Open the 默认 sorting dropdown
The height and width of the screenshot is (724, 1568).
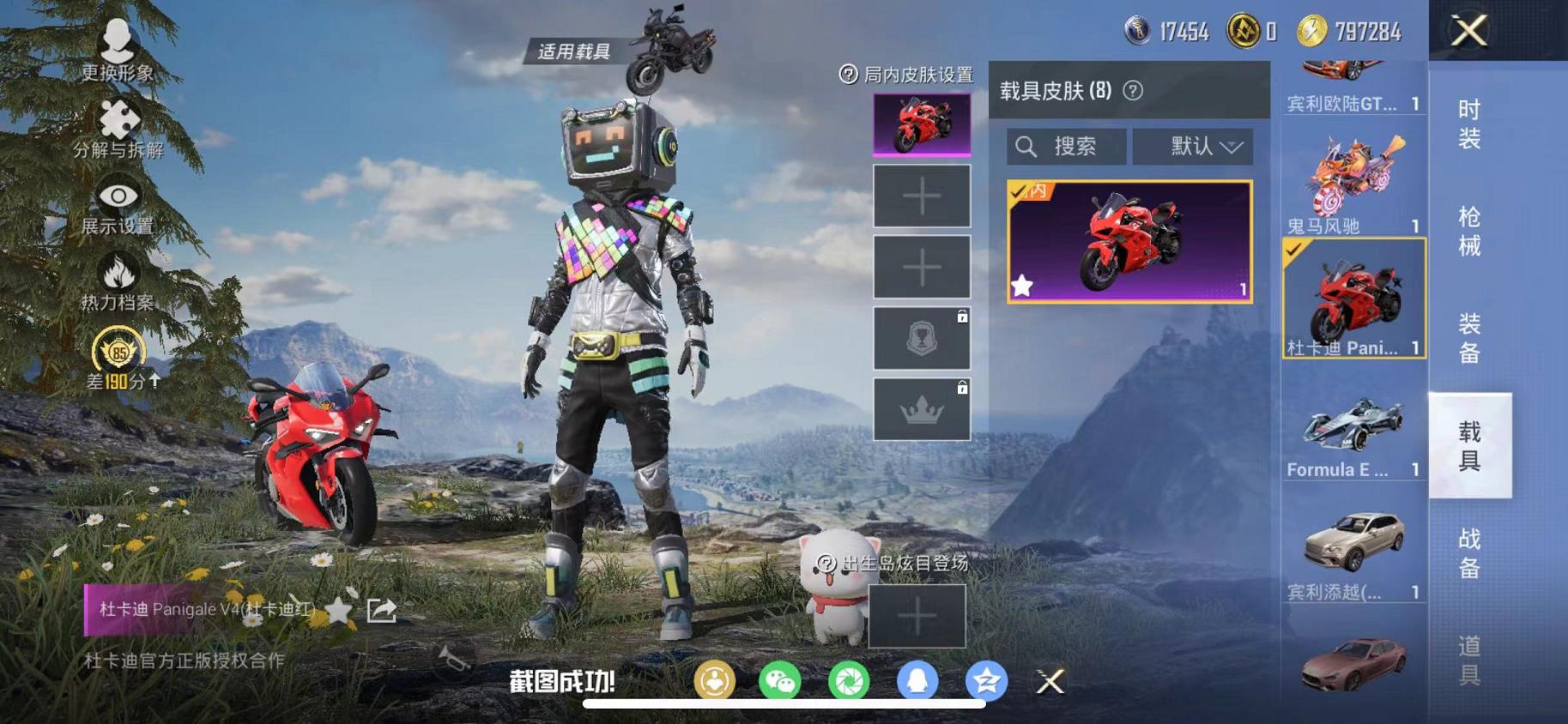pyautogui.click(x=1193, y=146)
